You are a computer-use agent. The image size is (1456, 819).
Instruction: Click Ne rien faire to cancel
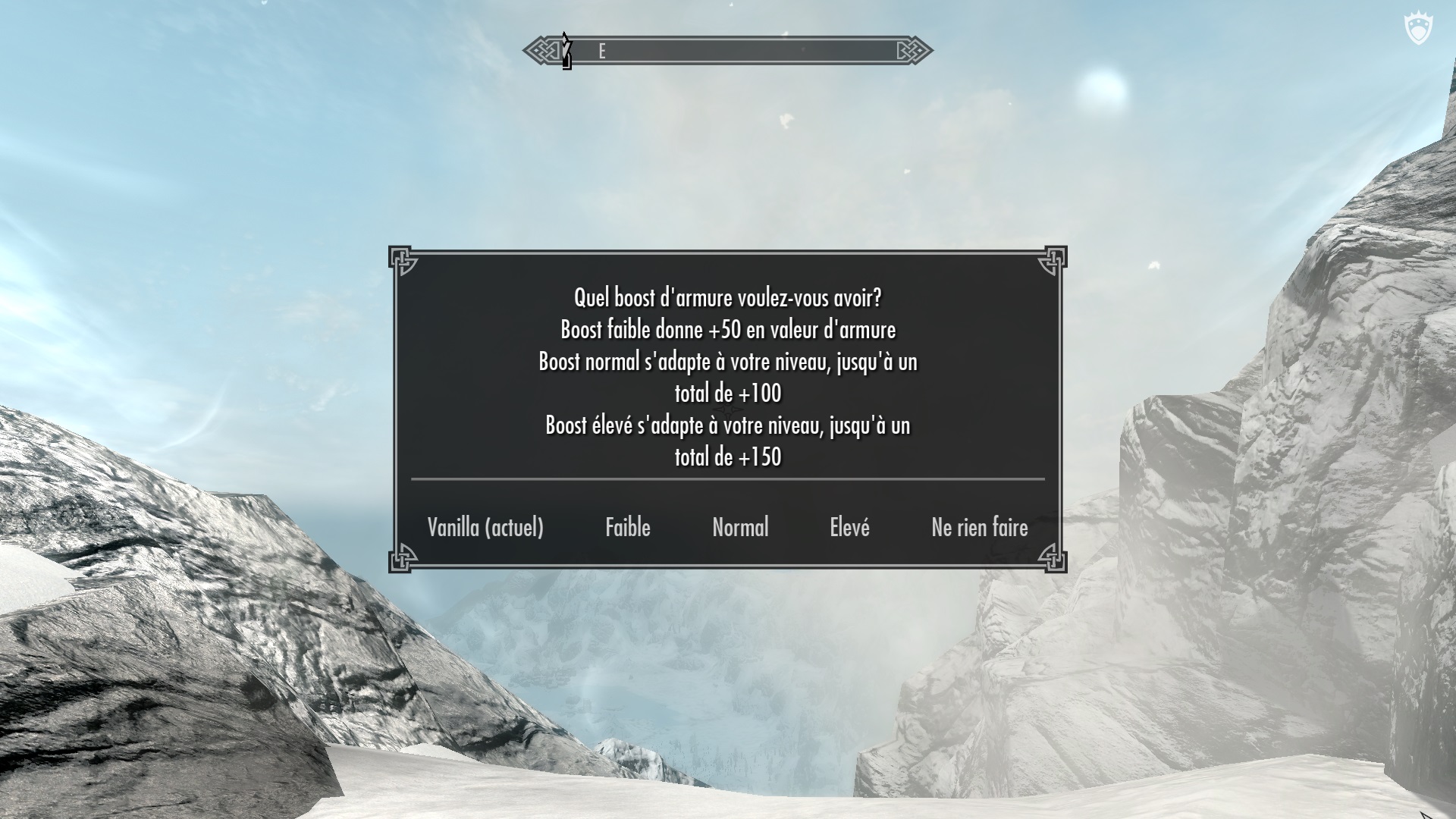980,527
